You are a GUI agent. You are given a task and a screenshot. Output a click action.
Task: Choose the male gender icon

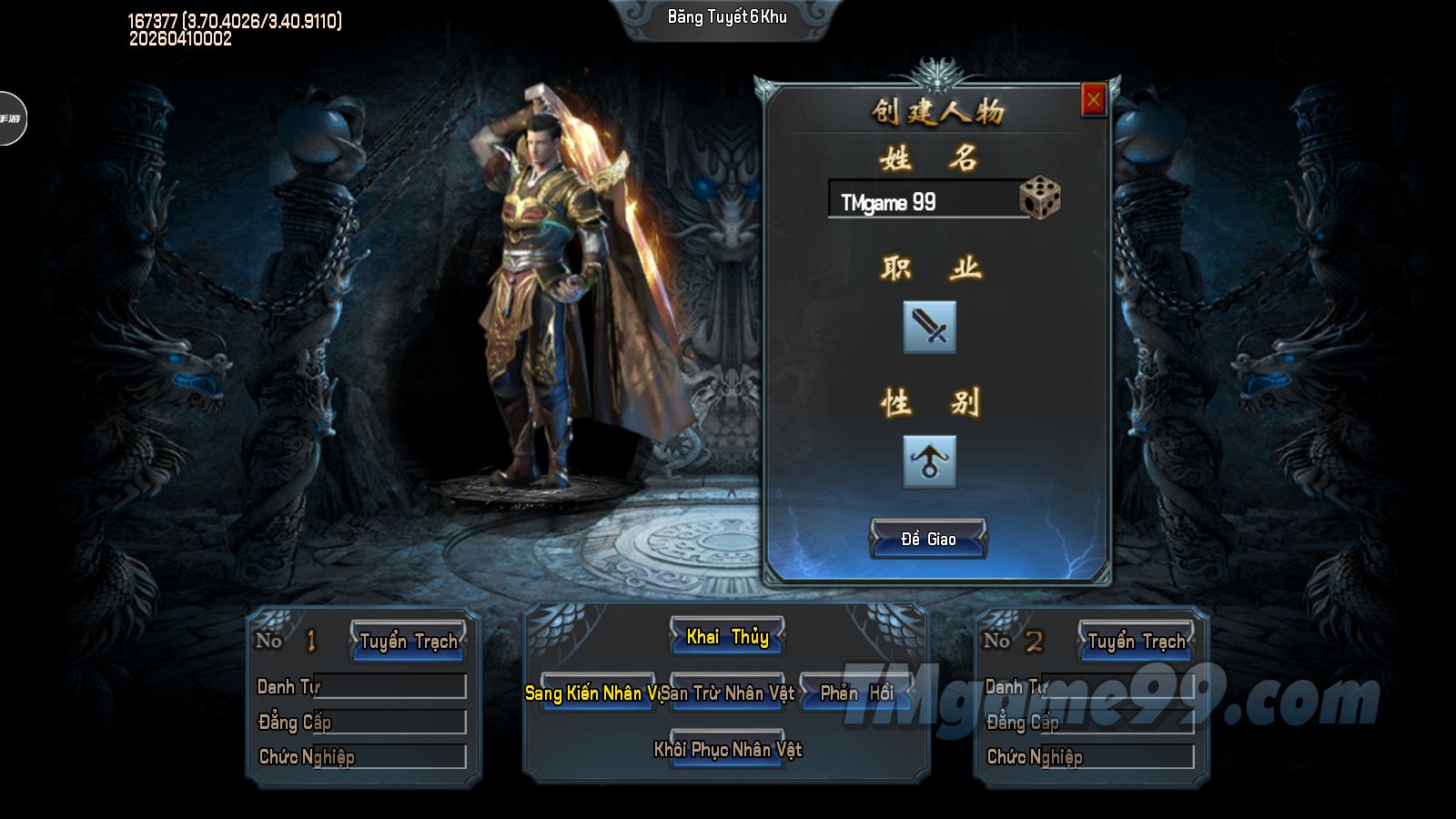click(x=929, y=461)
